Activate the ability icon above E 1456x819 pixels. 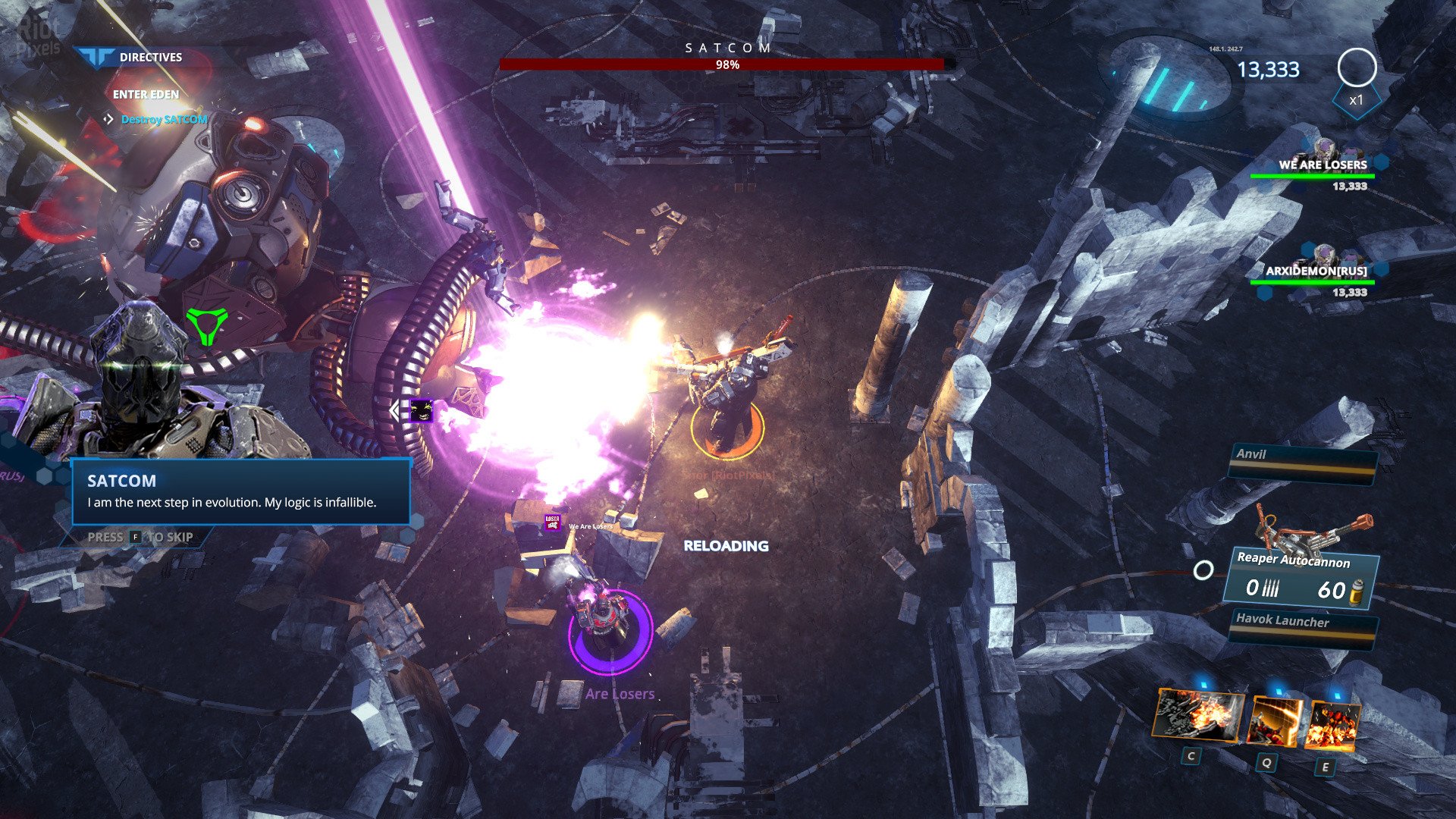click(1332, 726)
